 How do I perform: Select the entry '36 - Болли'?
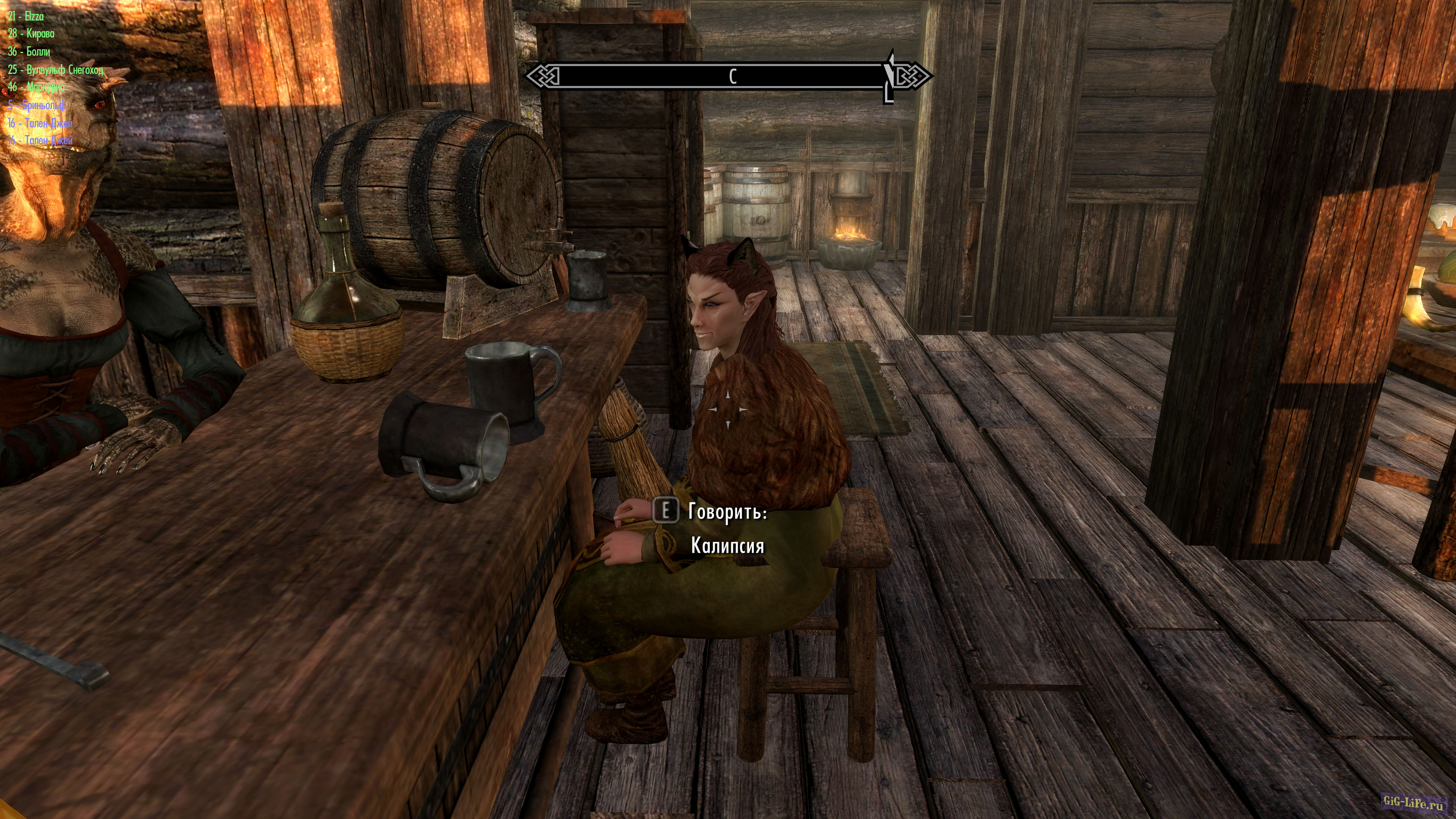29,52
